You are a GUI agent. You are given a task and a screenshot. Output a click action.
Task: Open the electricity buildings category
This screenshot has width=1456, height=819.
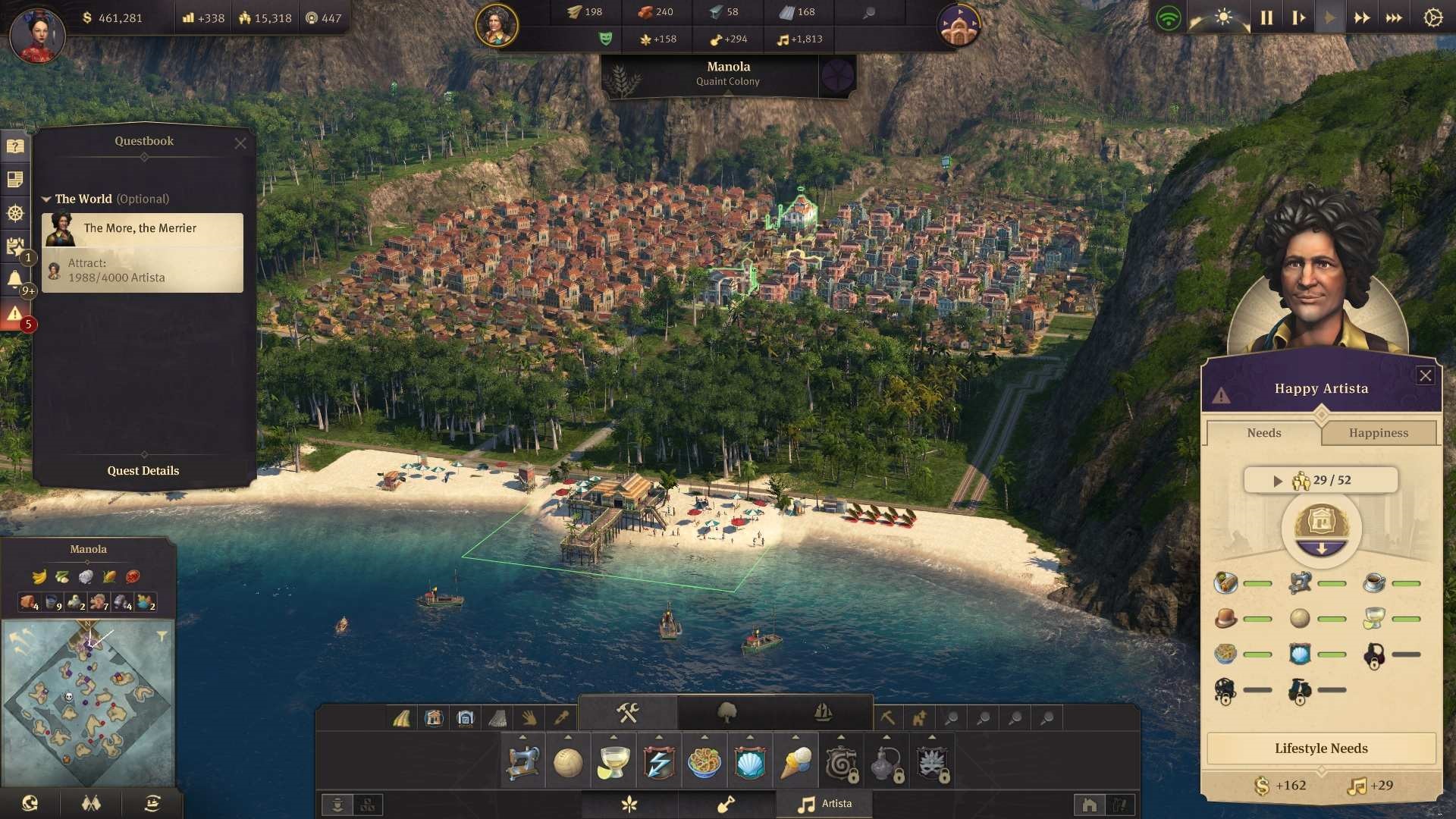(659, 762)
